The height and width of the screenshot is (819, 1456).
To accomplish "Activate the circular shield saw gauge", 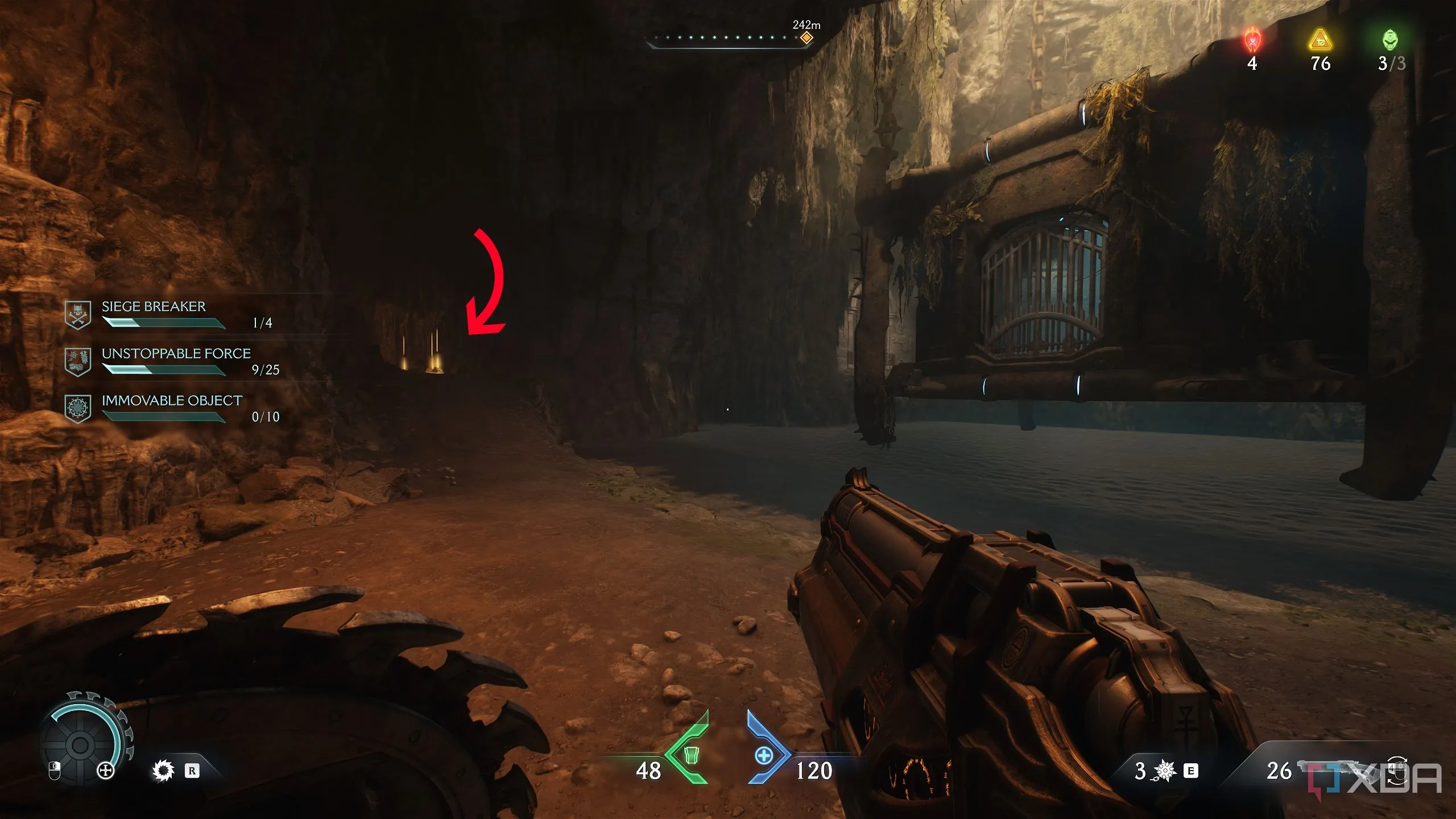I will point(81,744).
